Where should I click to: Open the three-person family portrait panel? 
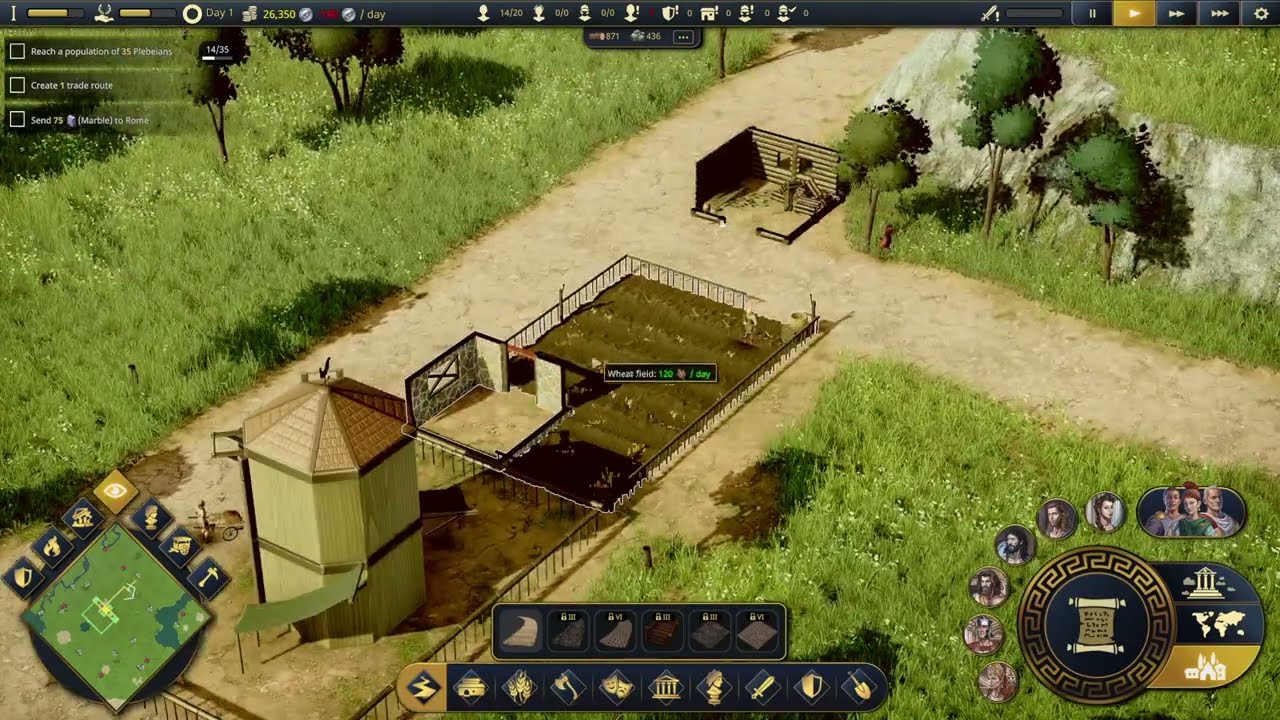pos(1190,511)
